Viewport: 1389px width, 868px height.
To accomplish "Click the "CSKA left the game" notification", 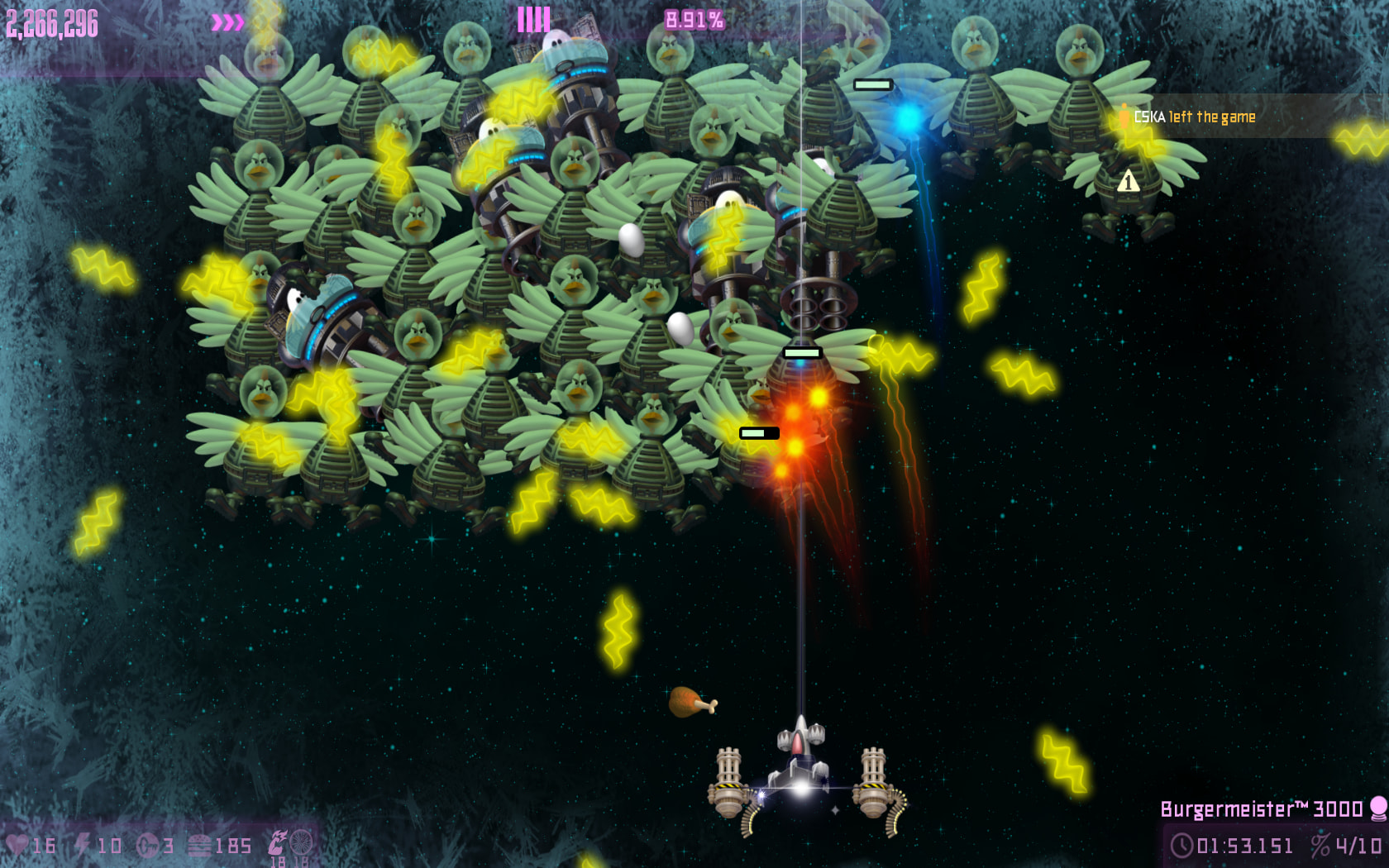I will (1194, 117).
